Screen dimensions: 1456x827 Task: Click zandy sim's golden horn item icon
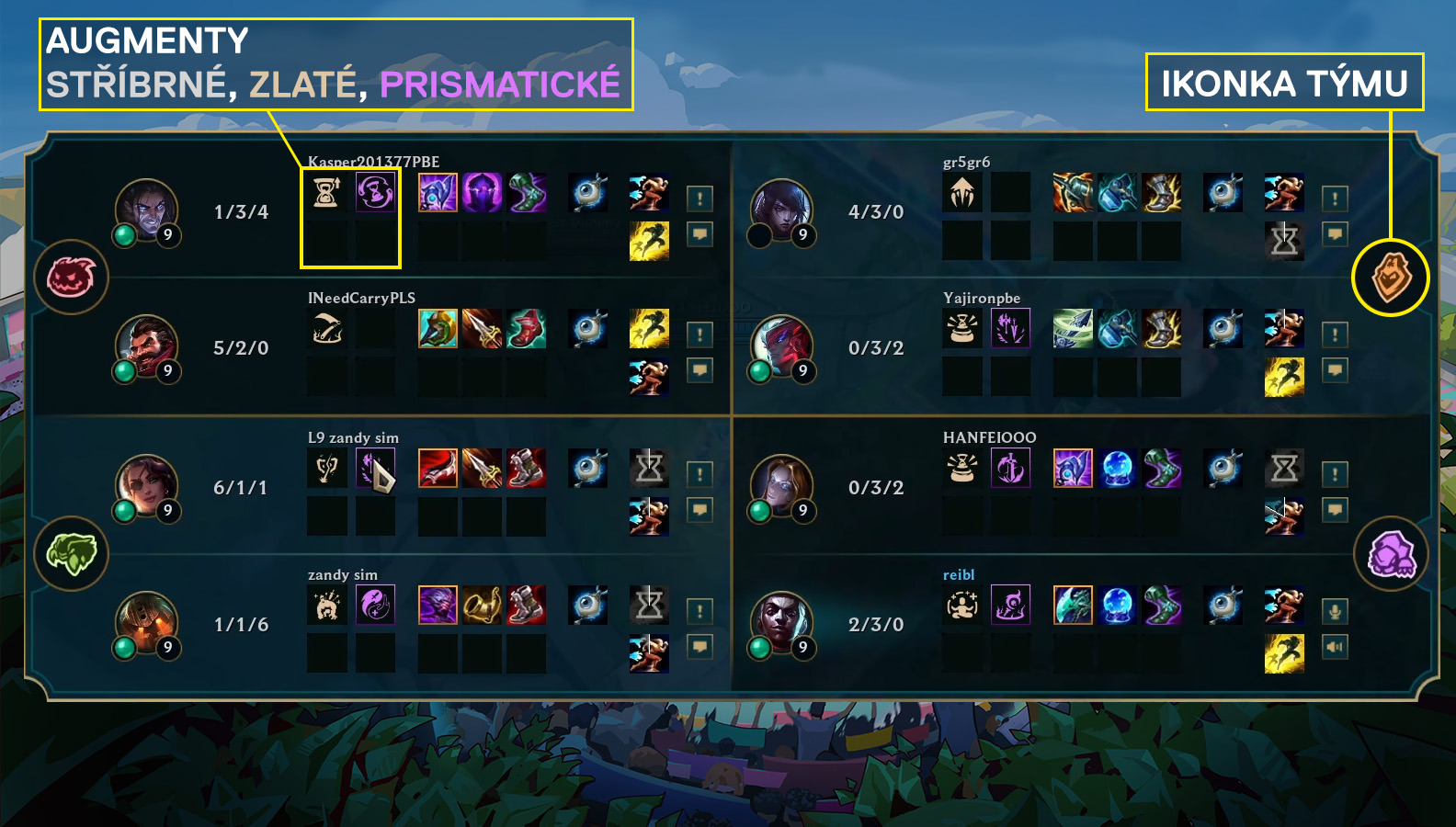coord(483,605)
